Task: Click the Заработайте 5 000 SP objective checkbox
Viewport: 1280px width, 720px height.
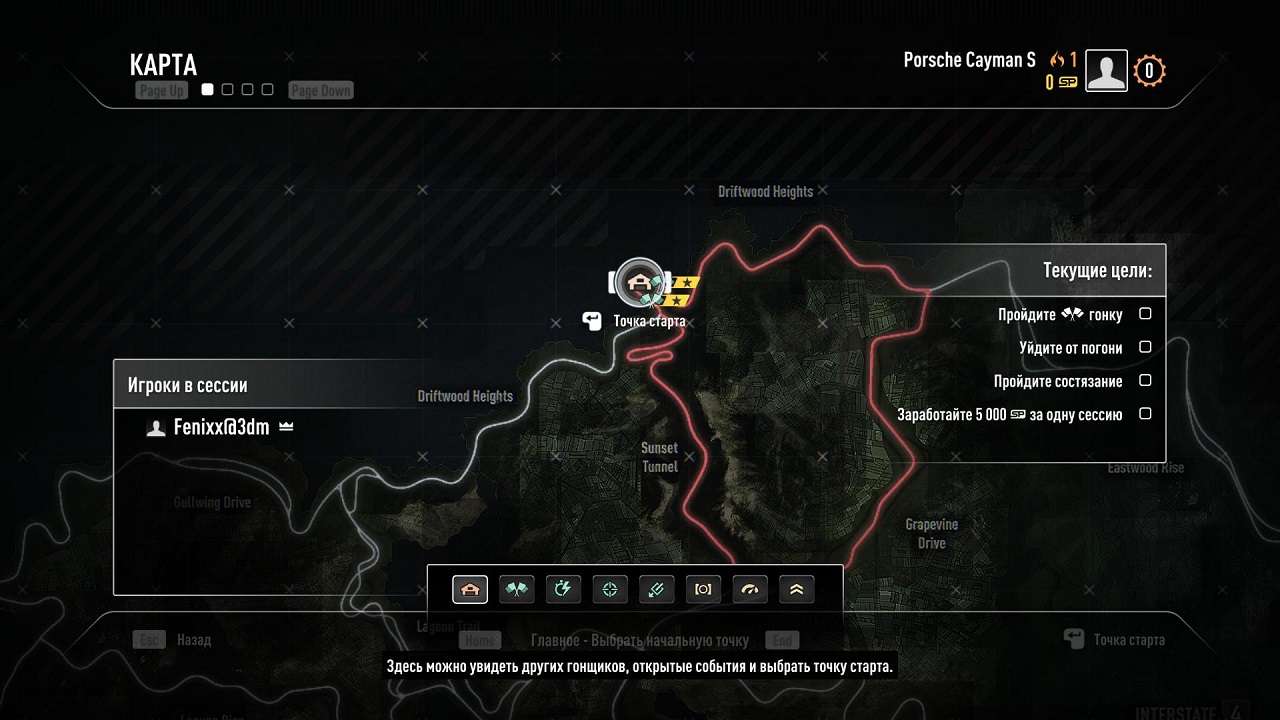Action: pyautogui.click(x=1146, y=413)
